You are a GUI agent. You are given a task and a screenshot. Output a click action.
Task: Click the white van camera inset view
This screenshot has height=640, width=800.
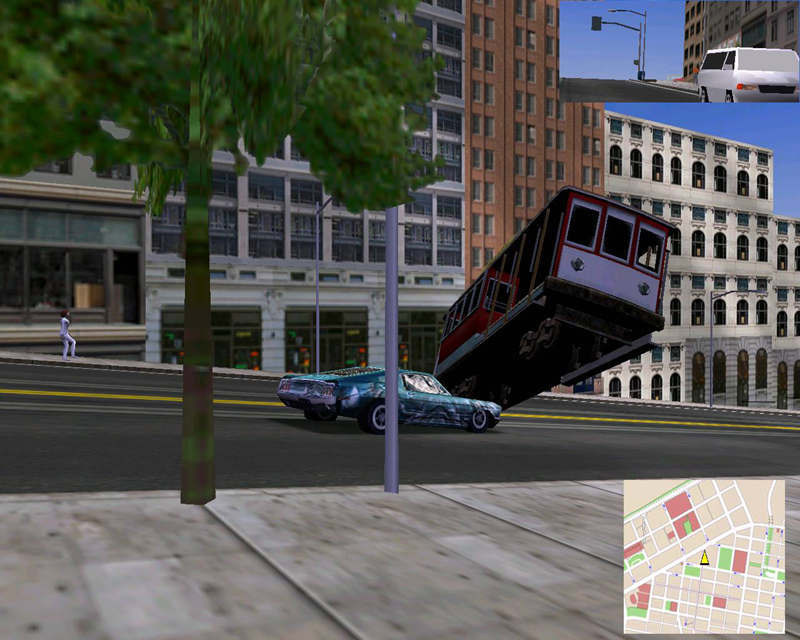pos(679,51)
